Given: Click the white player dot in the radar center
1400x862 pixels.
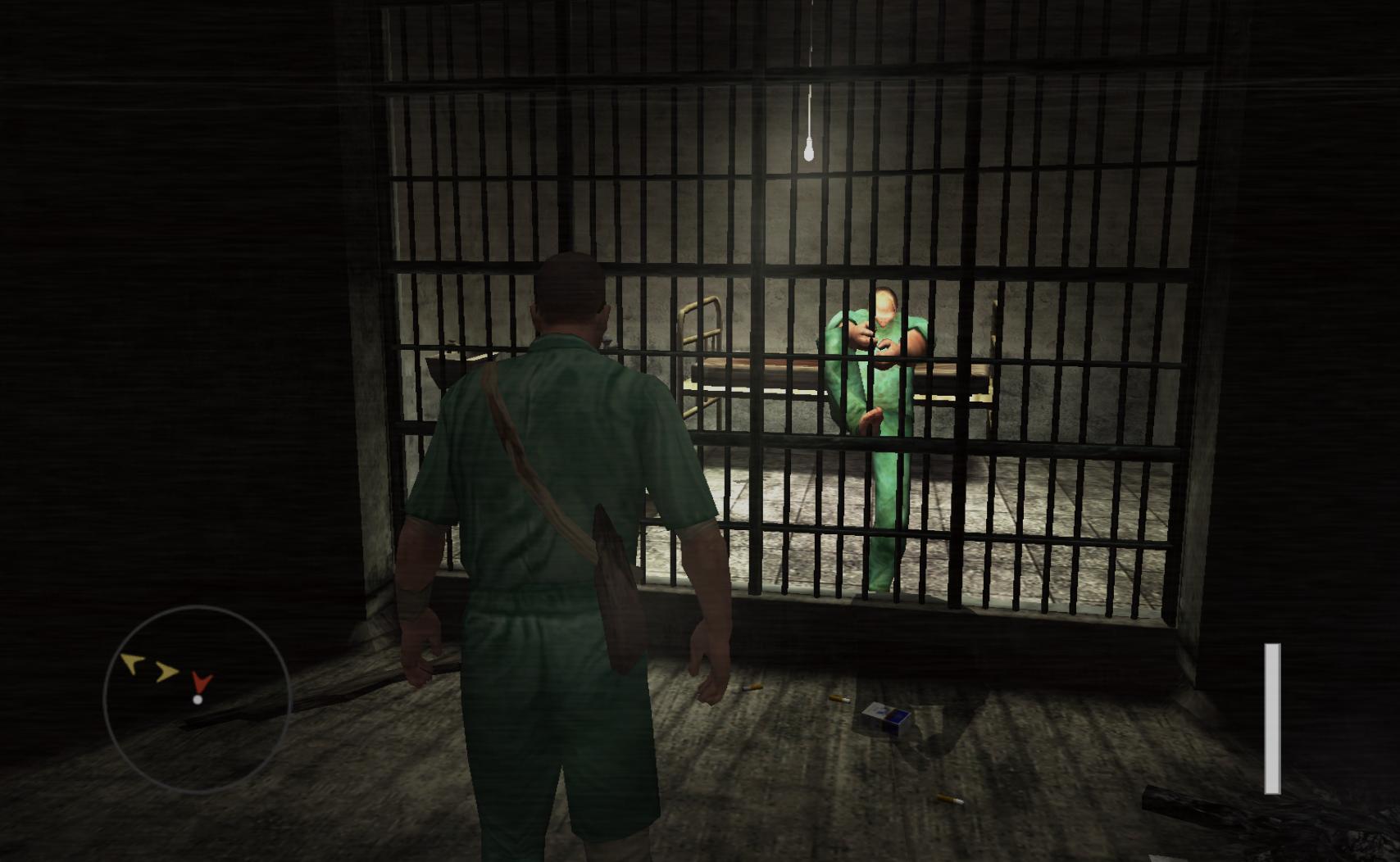Looking at the screenshot, I should (196, 701).
